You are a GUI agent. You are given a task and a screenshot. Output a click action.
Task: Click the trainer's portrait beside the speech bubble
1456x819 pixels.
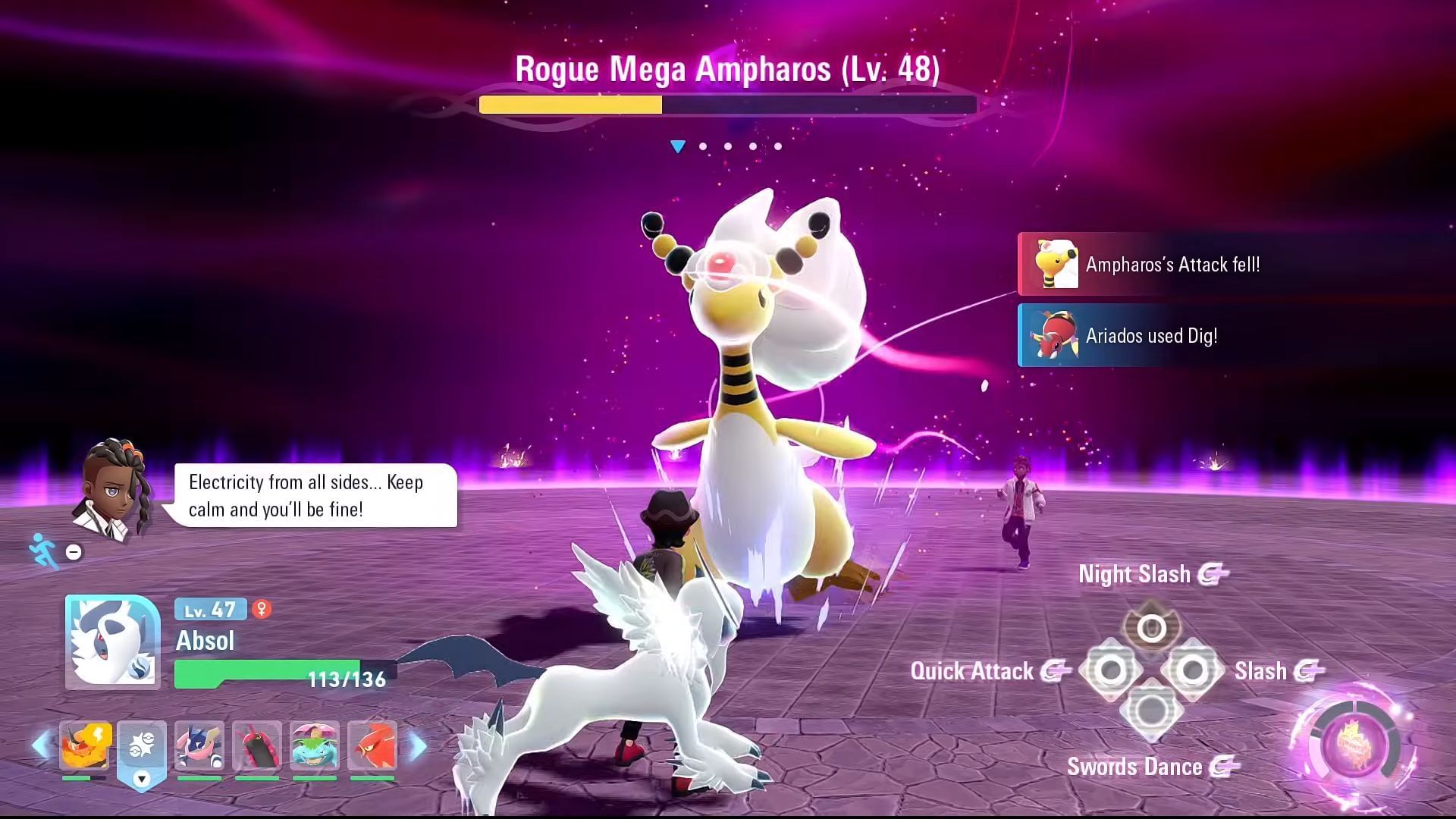click(x=114, y=489)
